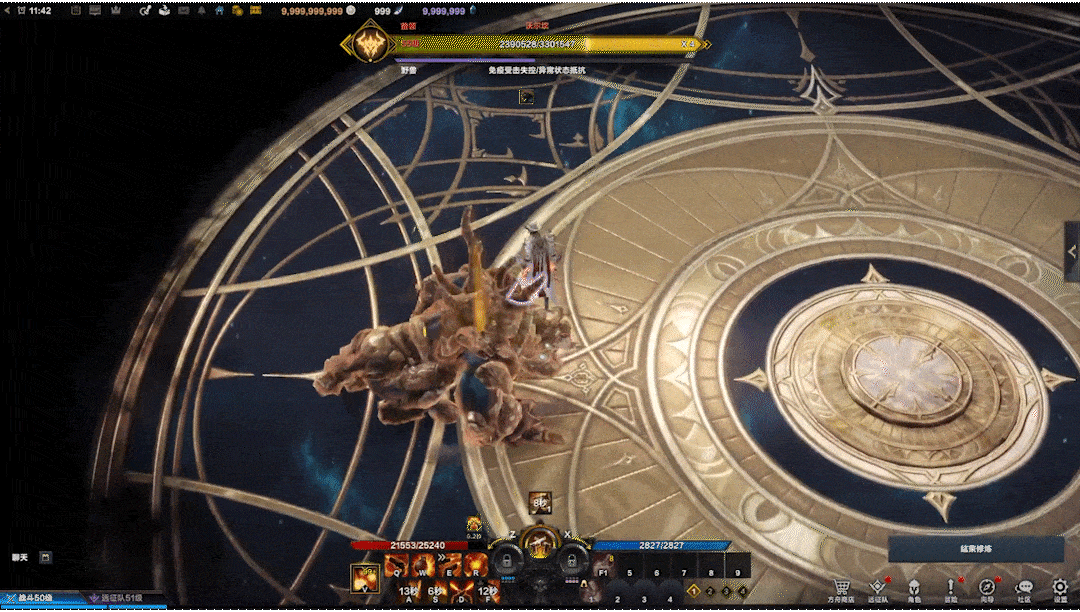Toggle the chat window icon beside 聊天
The width and height of the screenshot is (1080, 612).
click(x=45, y=557)
